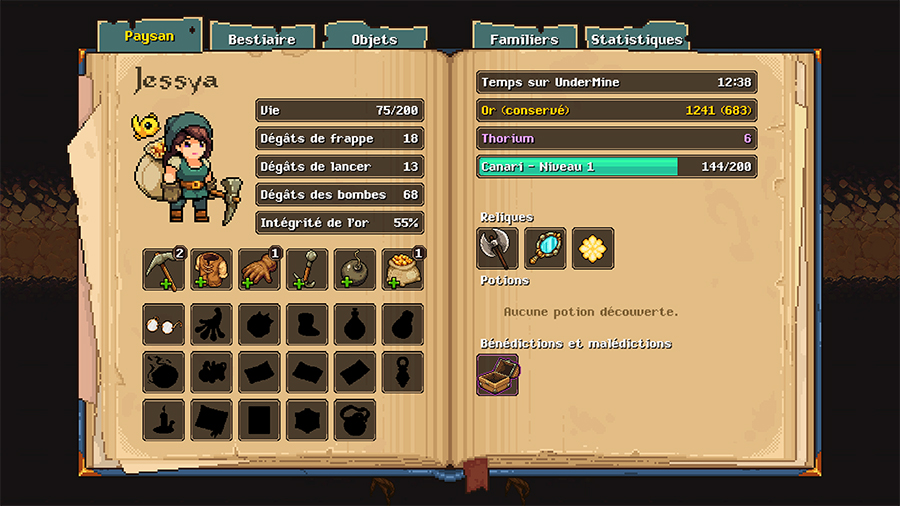Image resolution: width=900 pixels, height=506 pixels.
Task: Open the Objets tab
Action: click(x=375, y=39)
